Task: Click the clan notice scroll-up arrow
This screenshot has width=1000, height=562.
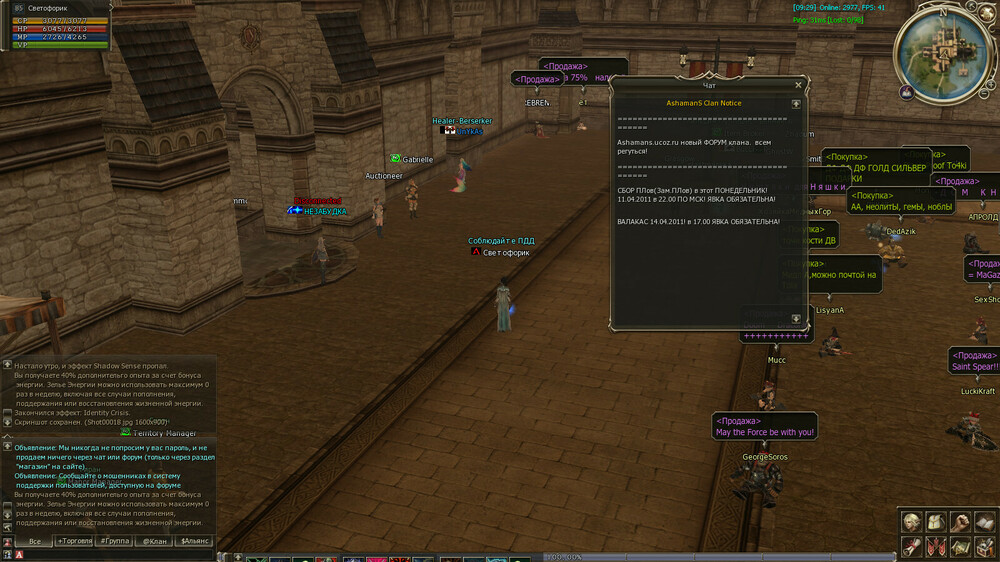Action: (x=796, y=103)
